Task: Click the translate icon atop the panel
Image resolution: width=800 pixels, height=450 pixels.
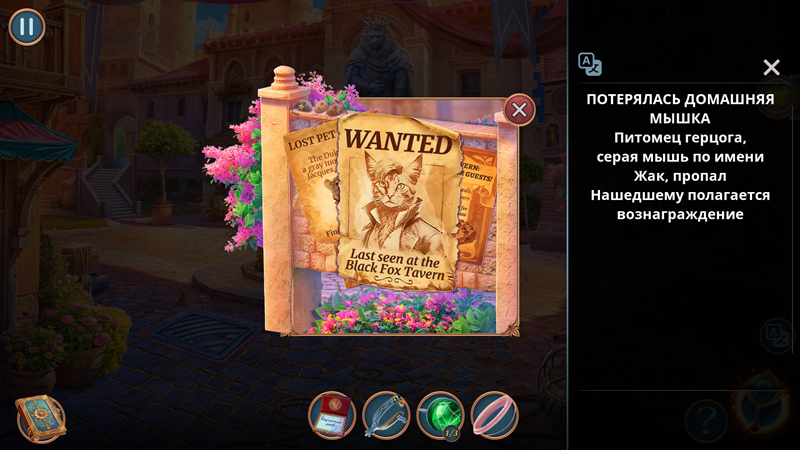Action: (x=590, y=65)
